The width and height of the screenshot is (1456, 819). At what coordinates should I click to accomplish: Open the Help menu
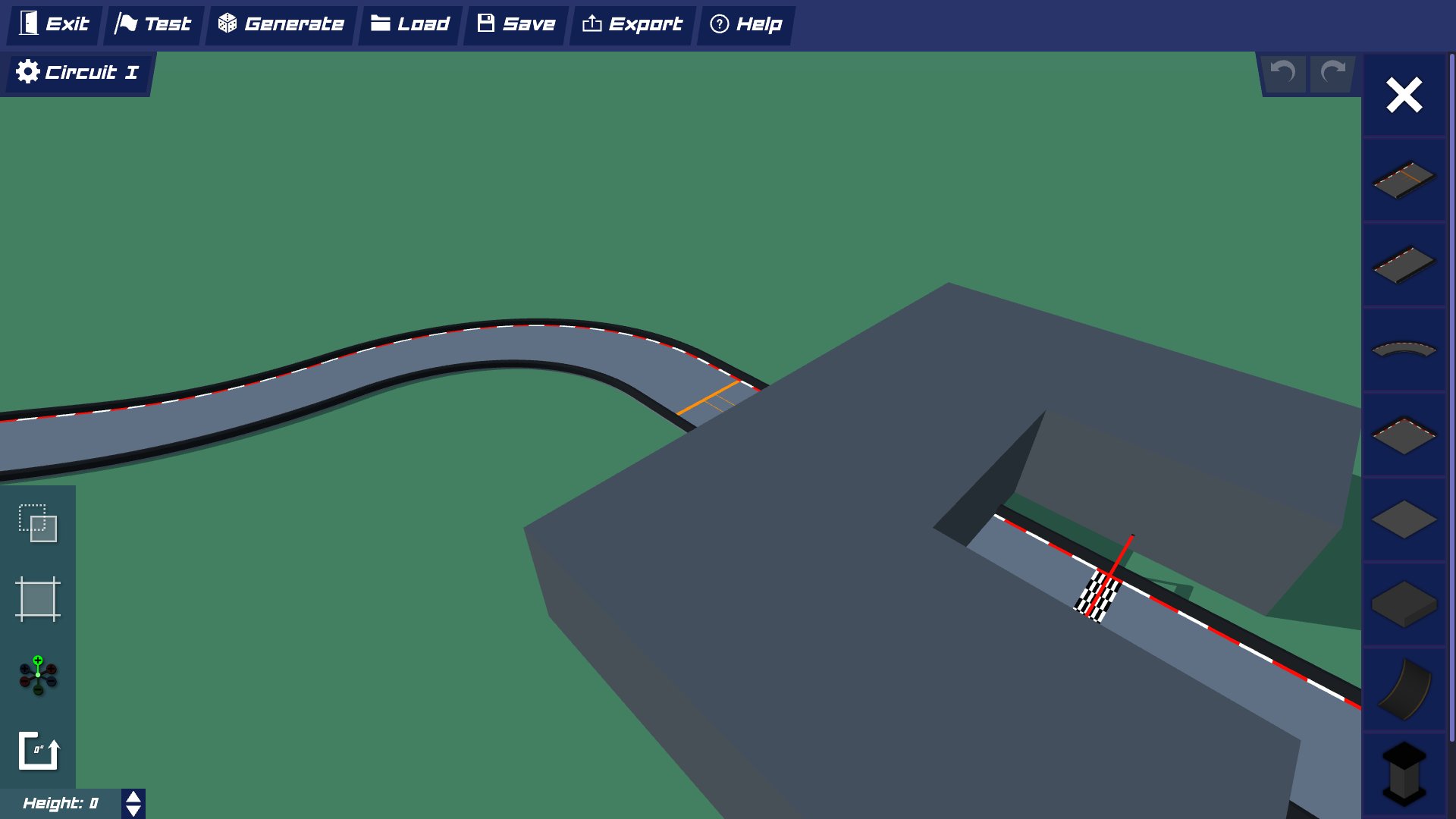[745, 24]
